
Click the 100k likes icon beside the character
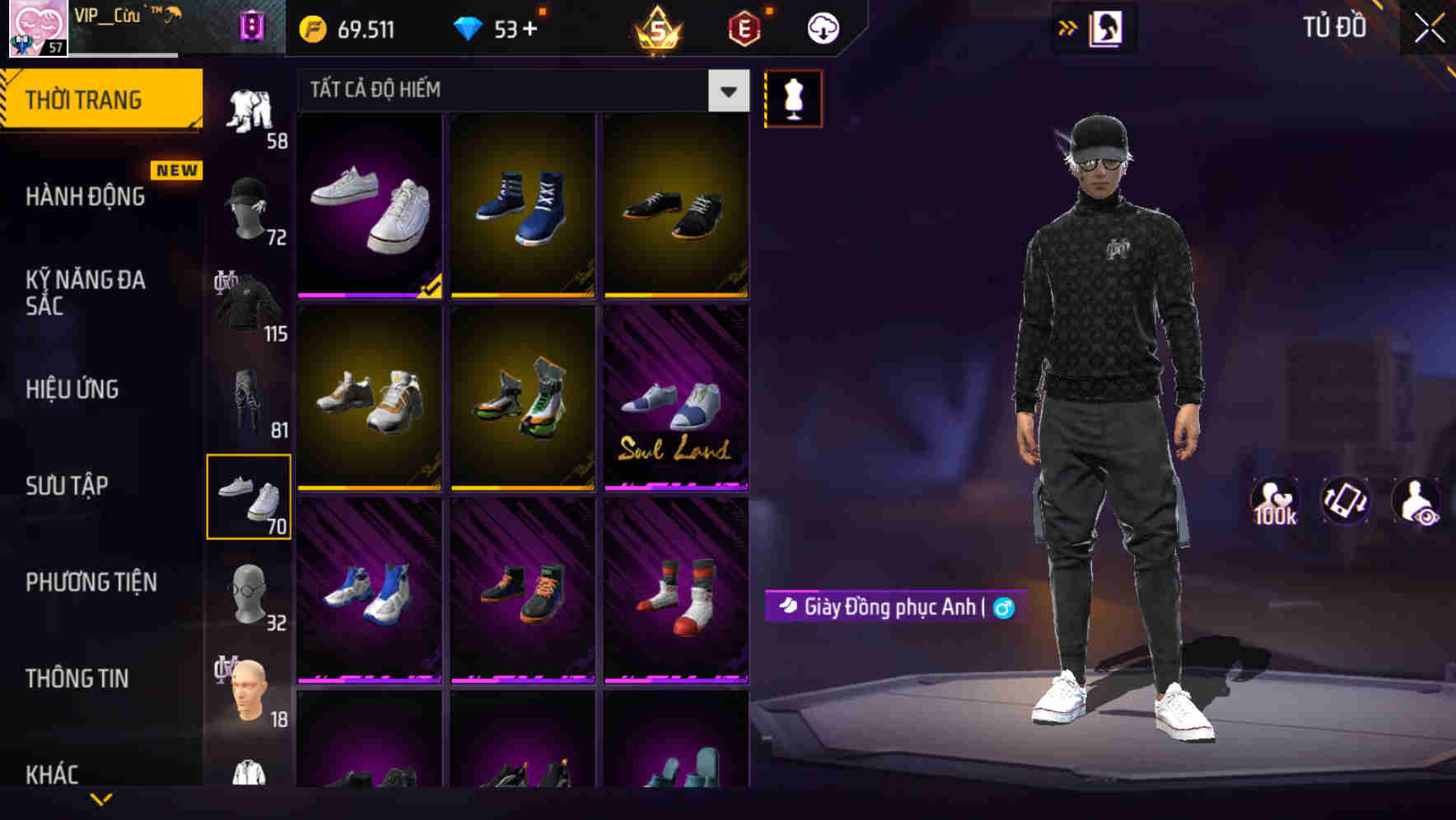pyautogui.click(x=1275, y=500)
